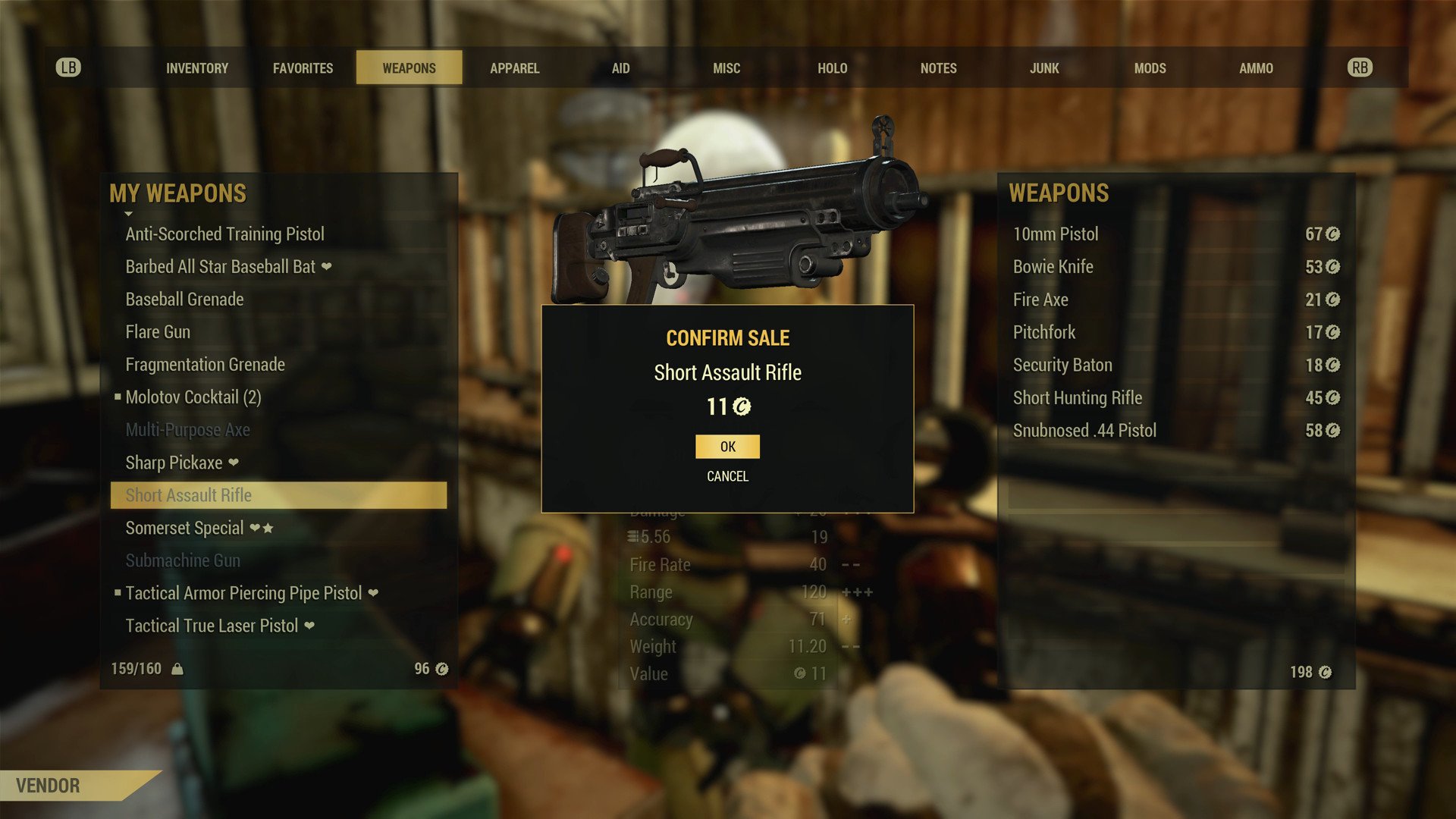This screenshot has height=819, width=1456.
Task: Show the Junk tab
Action: [1044, 68]
